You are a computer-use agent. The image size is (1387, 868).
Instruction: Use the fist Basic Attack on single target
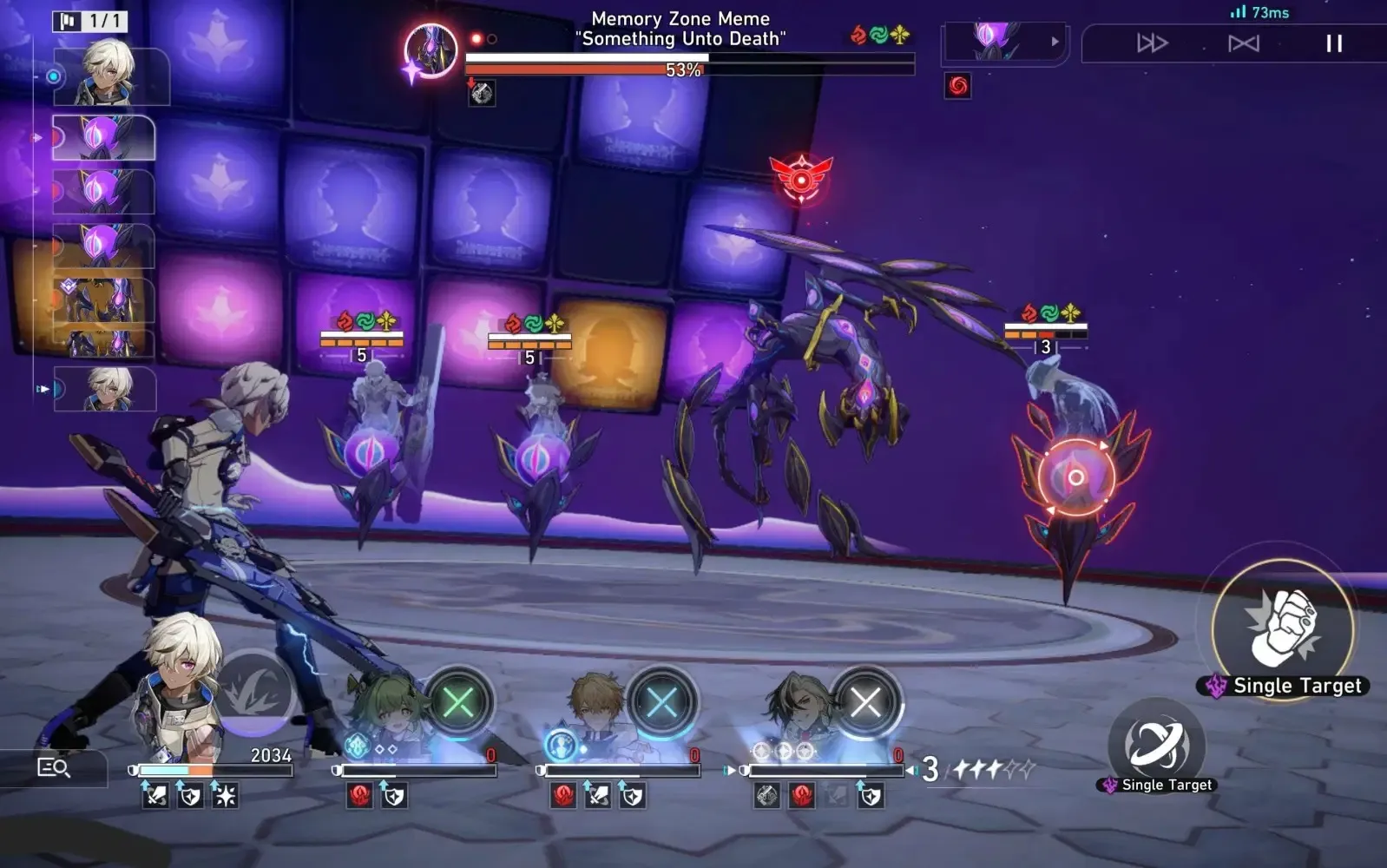coord(1282,628)
